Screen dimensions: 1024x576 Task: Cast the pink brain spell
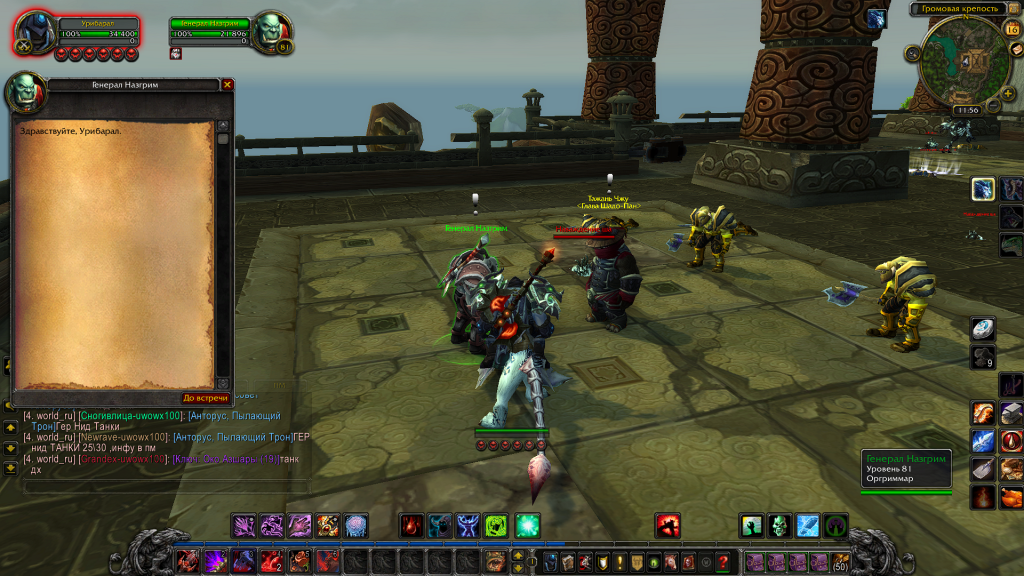coord(355,525)
